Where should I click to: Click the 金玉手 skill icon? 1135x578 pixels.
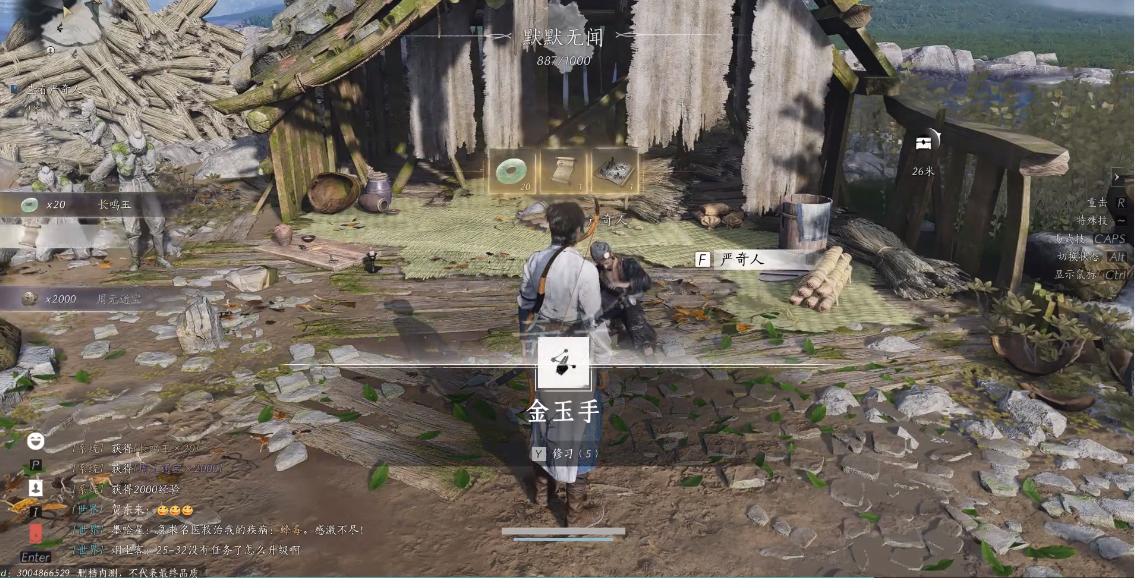(563, 363)
